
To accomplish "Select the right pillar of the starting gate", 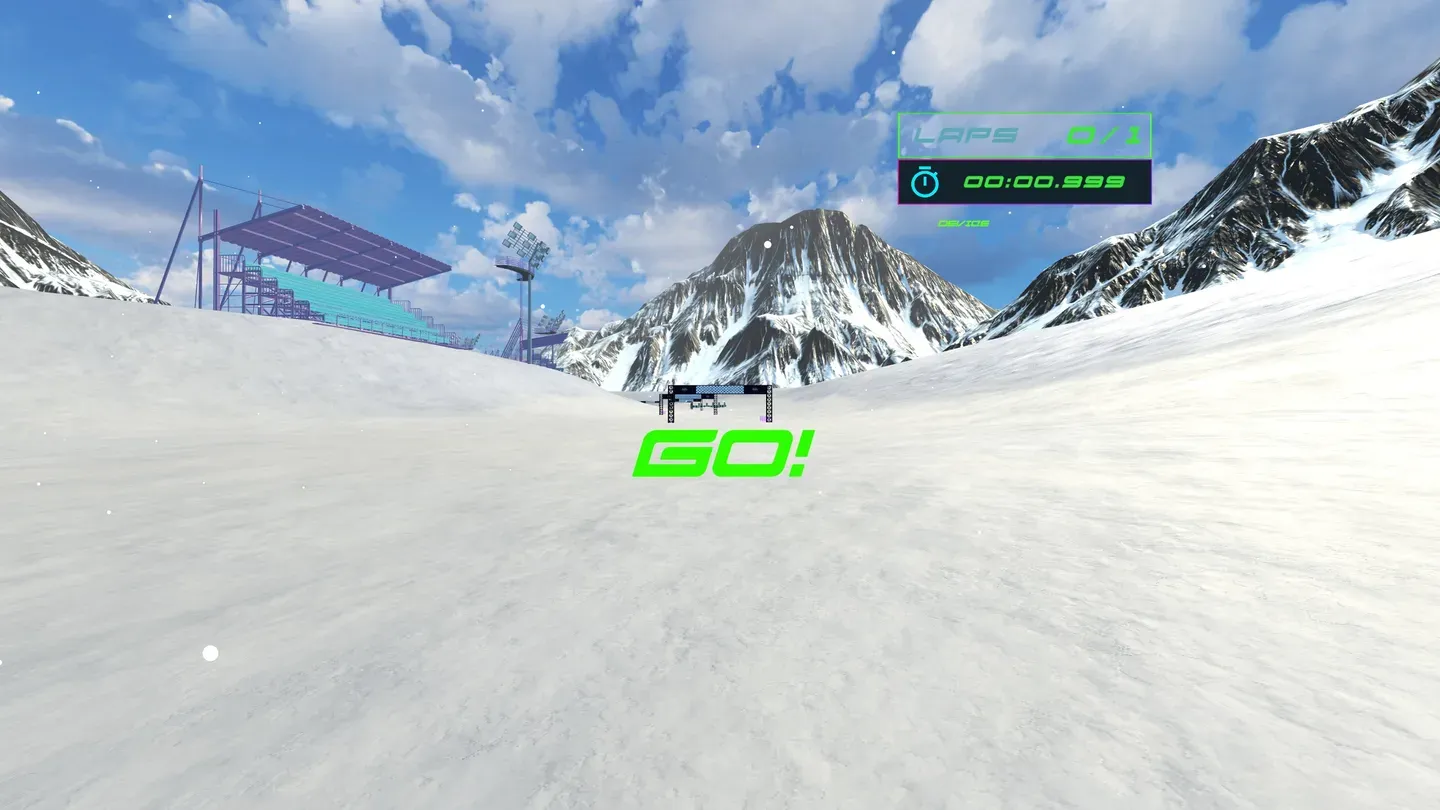I will [x=770, y=402].
